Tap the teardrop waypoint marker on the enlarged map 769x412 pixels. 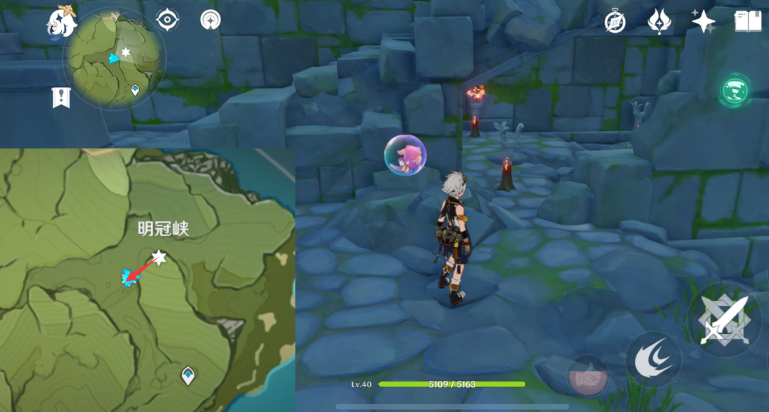(188, 375)
